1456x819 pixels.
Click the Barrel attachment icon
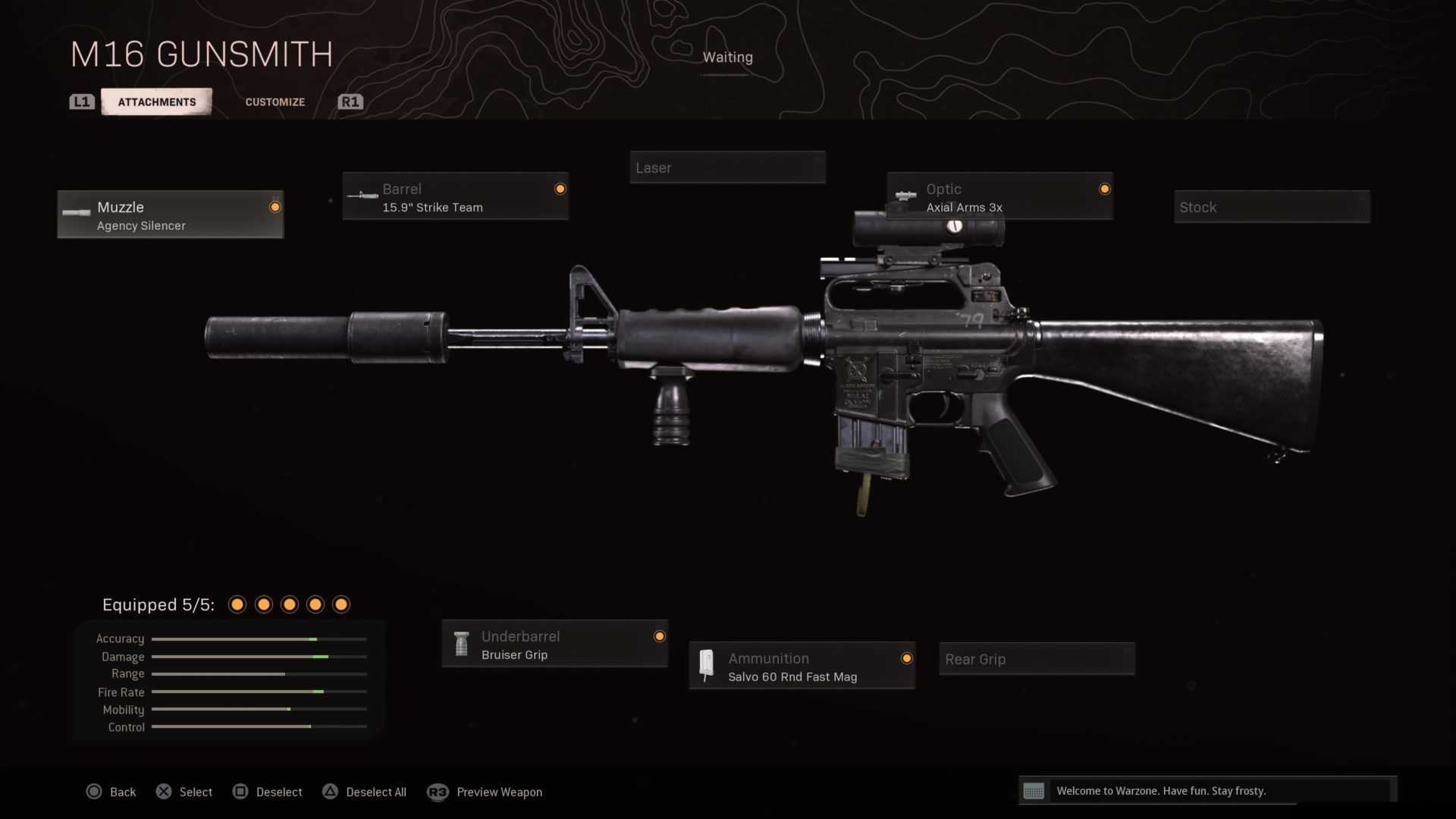tap(362, 195)
